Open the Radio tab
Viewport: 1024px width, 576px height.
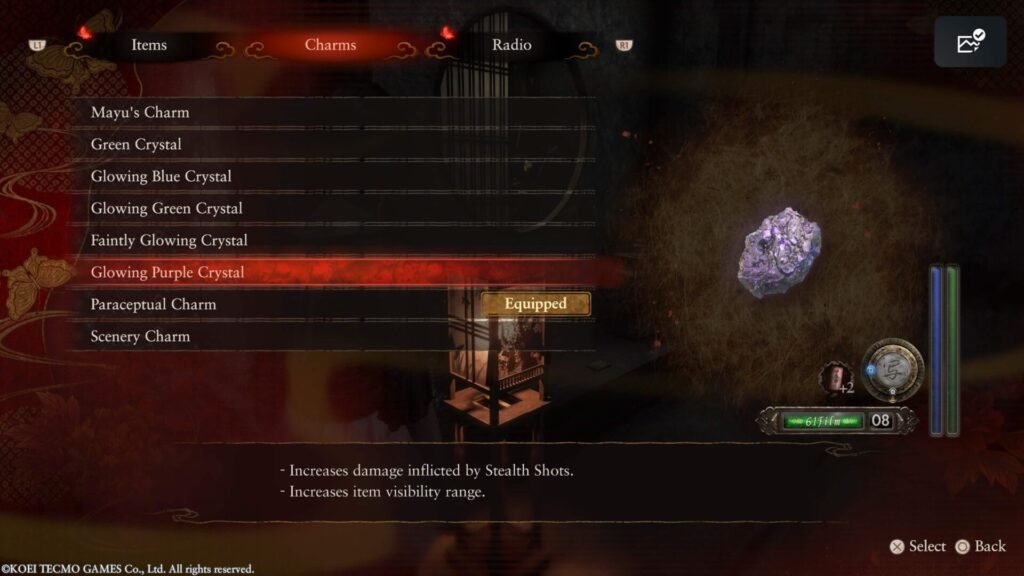pyautogui.click(x=512, y=45)
